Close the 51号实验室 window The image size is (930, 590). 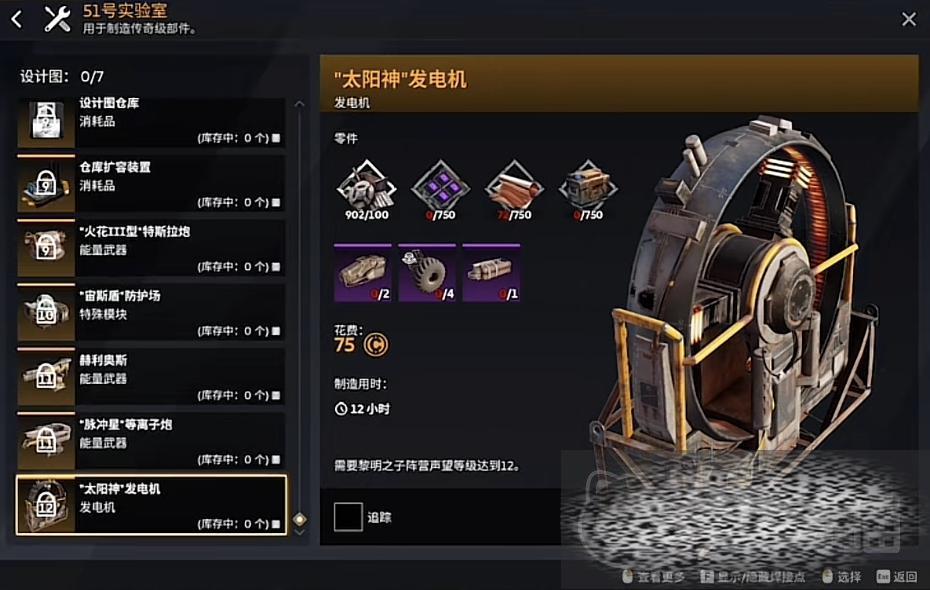tap(908, 19)
